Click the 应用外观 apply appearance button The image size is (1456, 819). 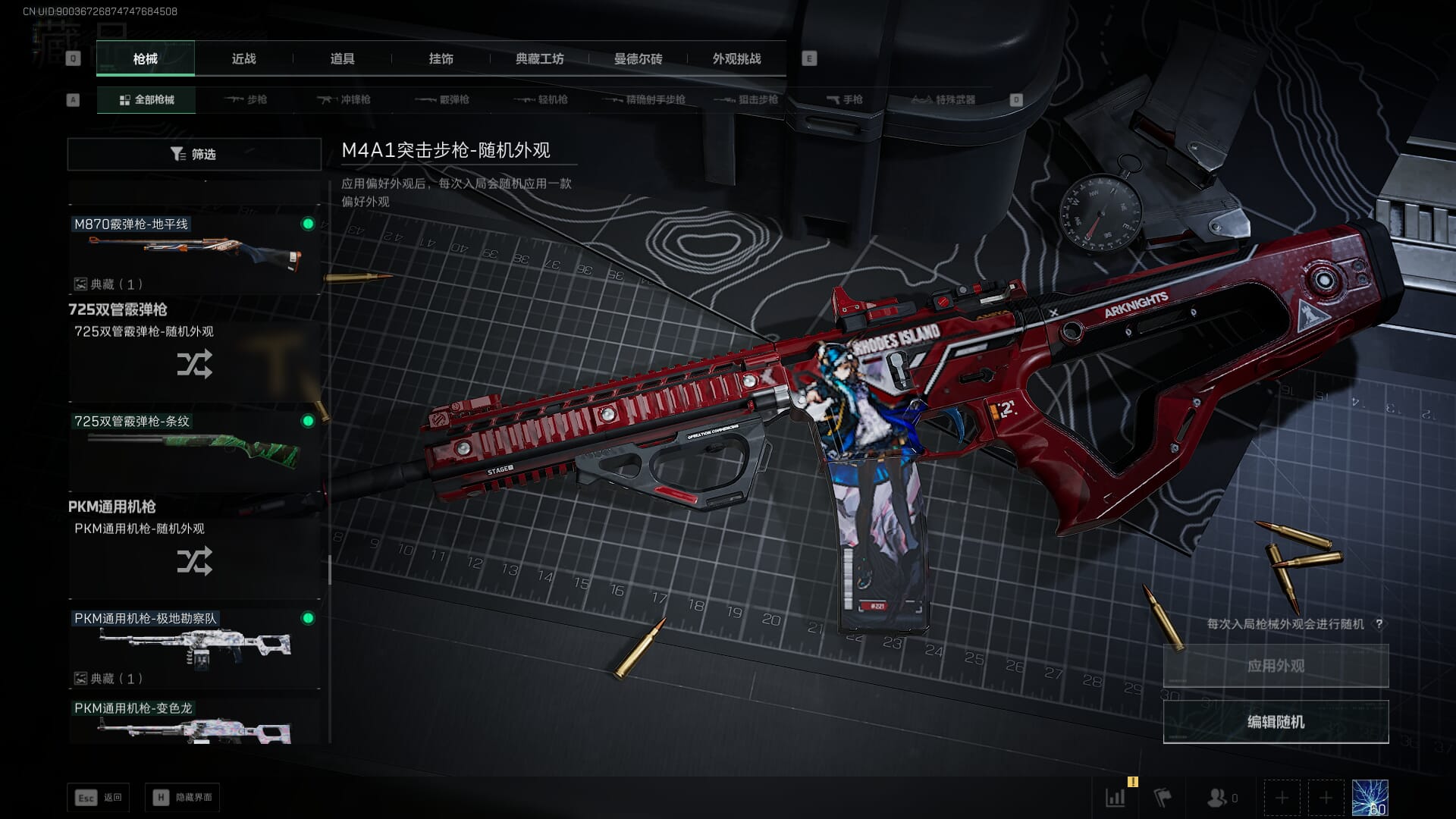point(1276,666)
